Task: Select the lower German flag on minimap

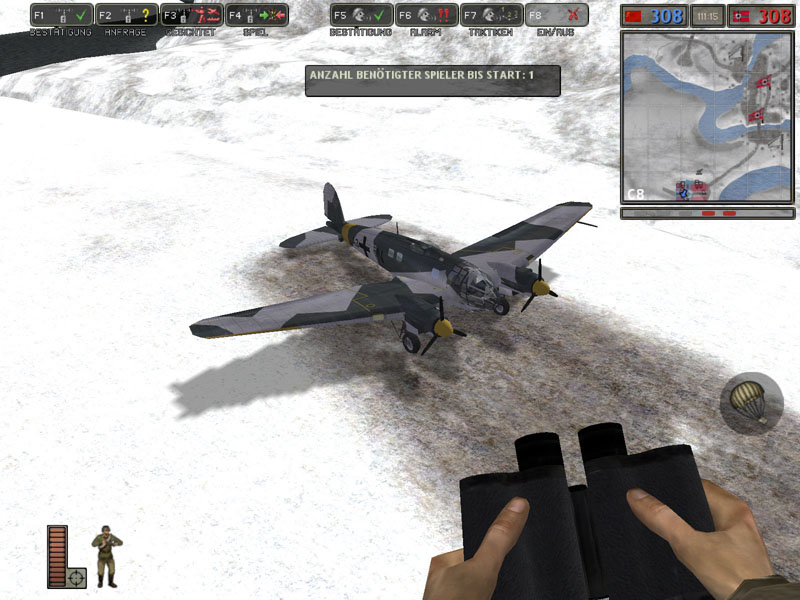Action: click(759, 116)
